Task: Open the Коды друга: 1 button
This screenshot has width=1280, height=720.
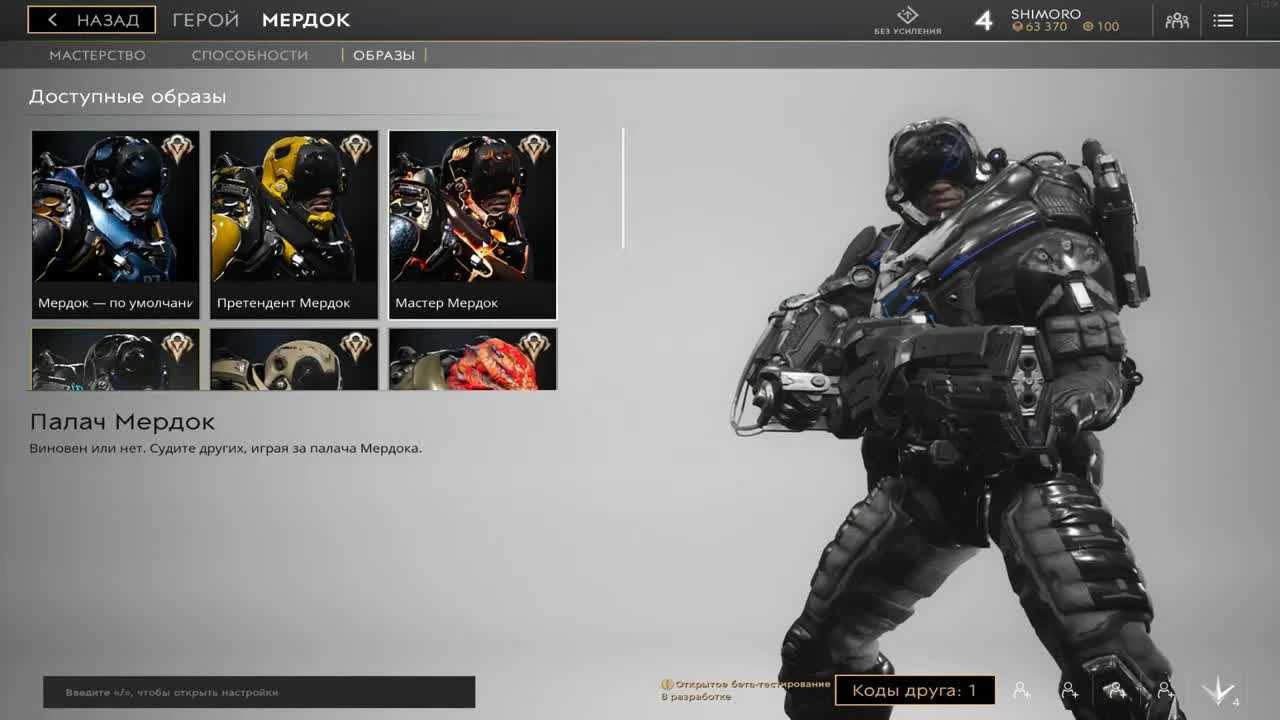Action: point(916,689)
